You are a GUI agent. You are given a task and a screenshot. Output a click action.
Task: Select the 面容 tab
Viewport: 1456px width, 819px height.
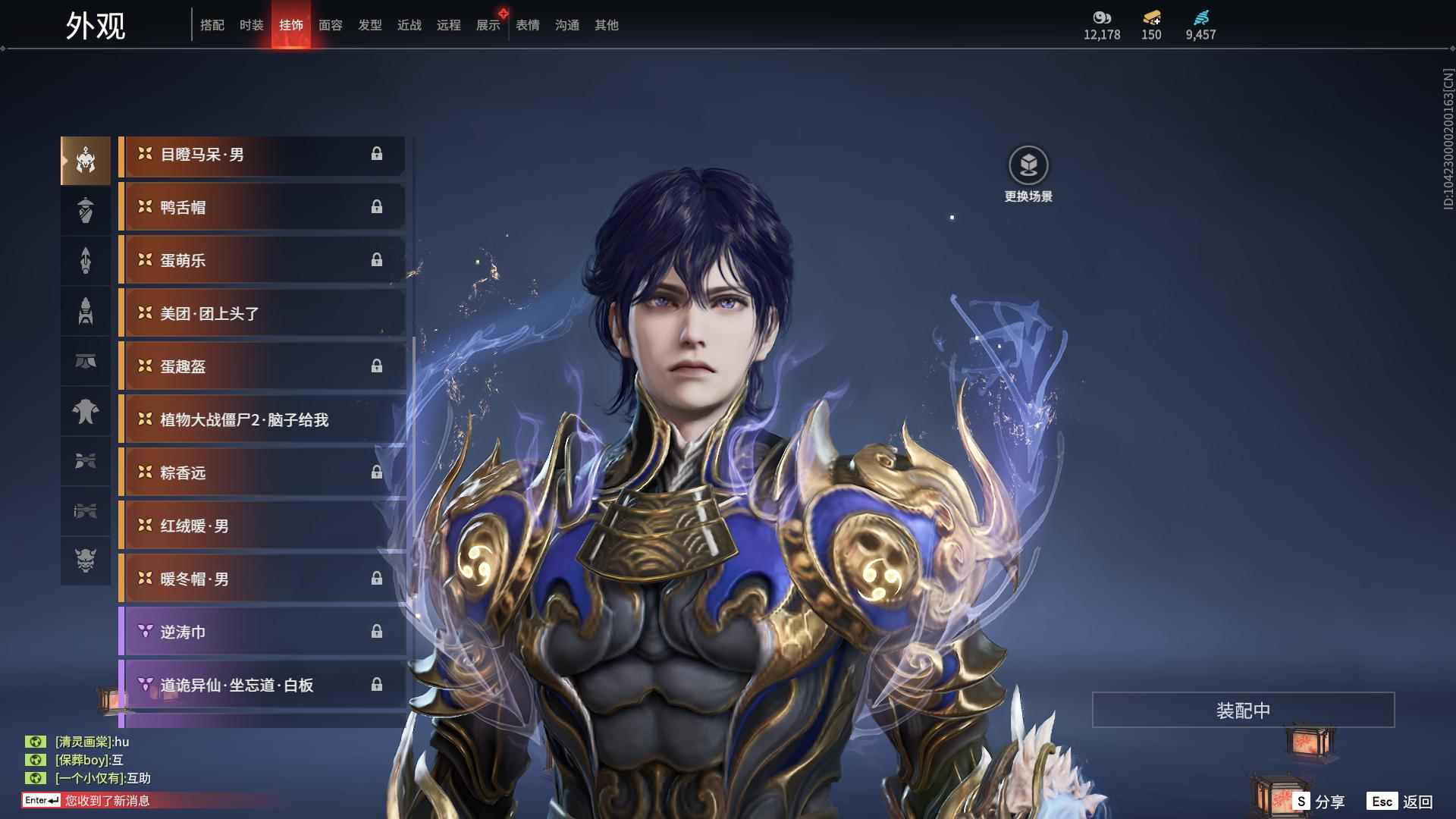pyautogui.click(x=331, y=25)
